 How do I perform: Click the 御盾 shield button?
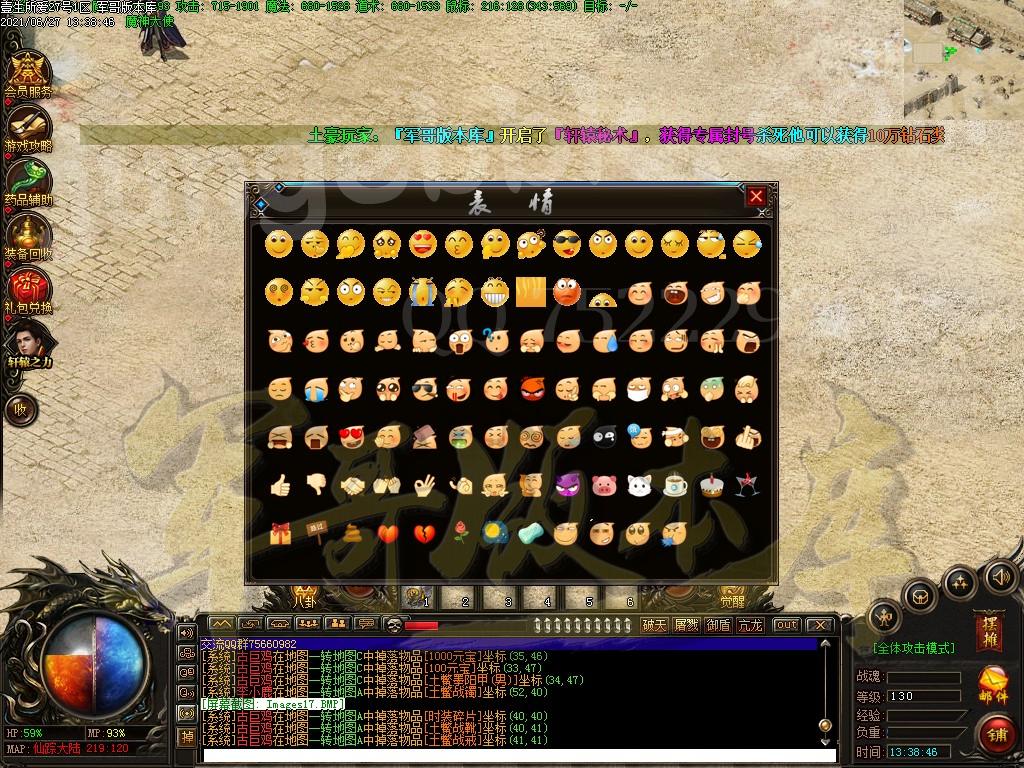(718, 625)
